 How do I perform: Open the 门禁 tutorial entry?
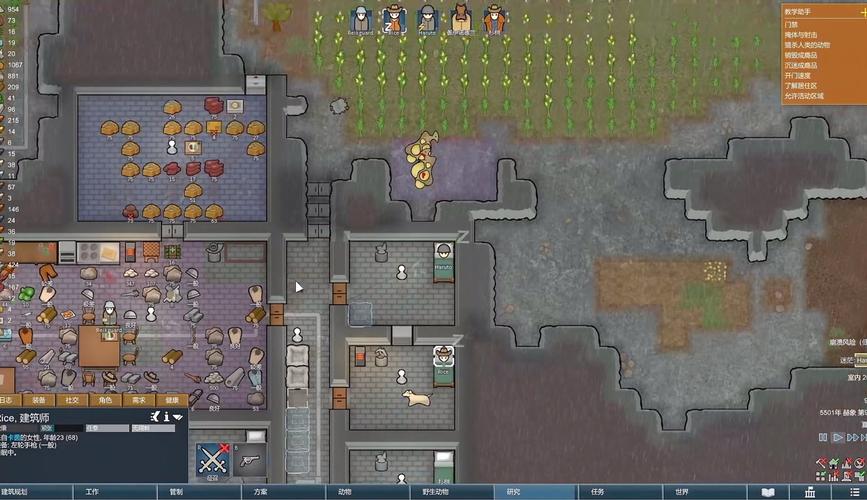tap(792, 23)
